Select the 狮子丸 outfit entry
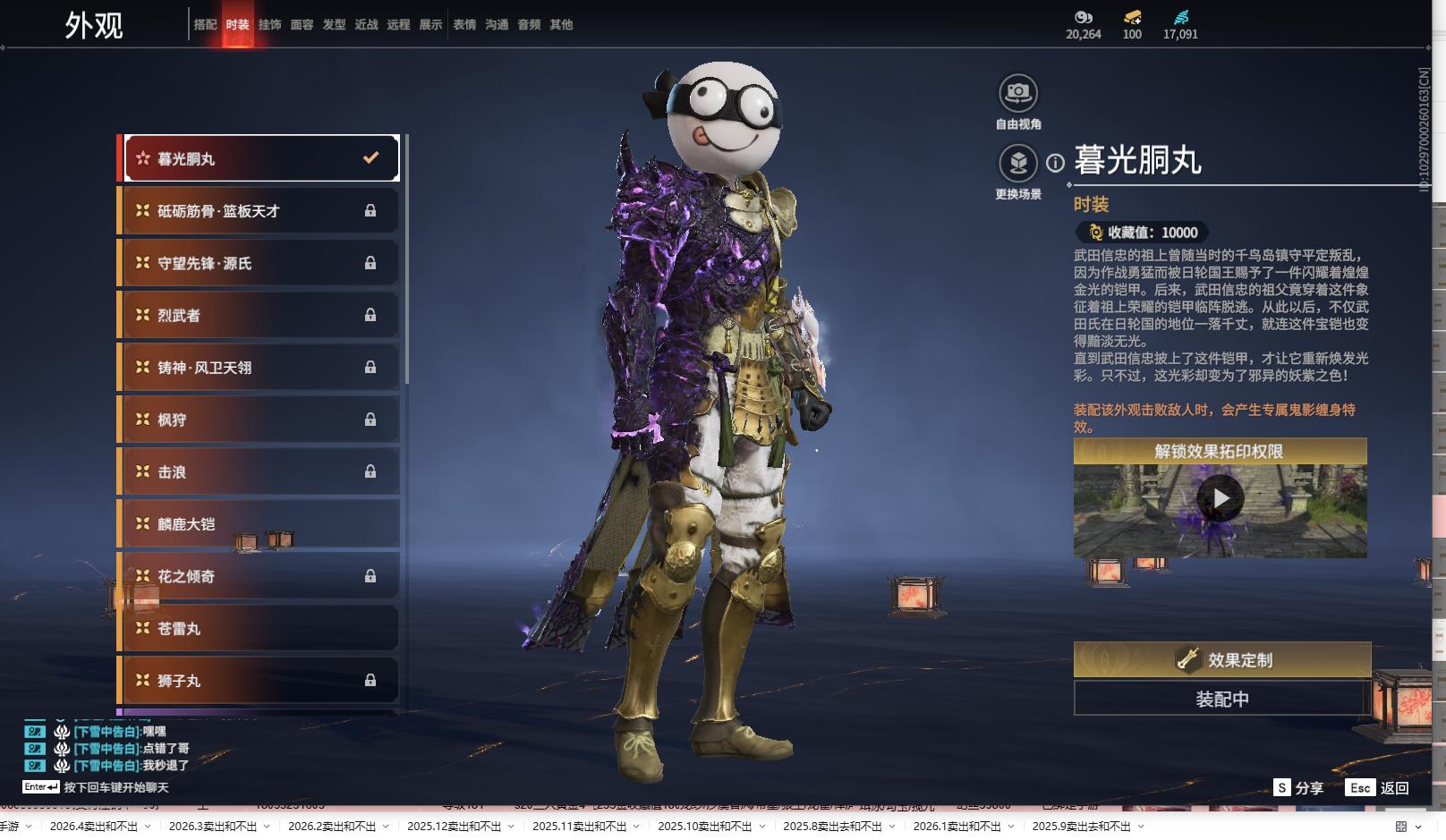Screen dimensions: 1446x840 click(259, 681)
